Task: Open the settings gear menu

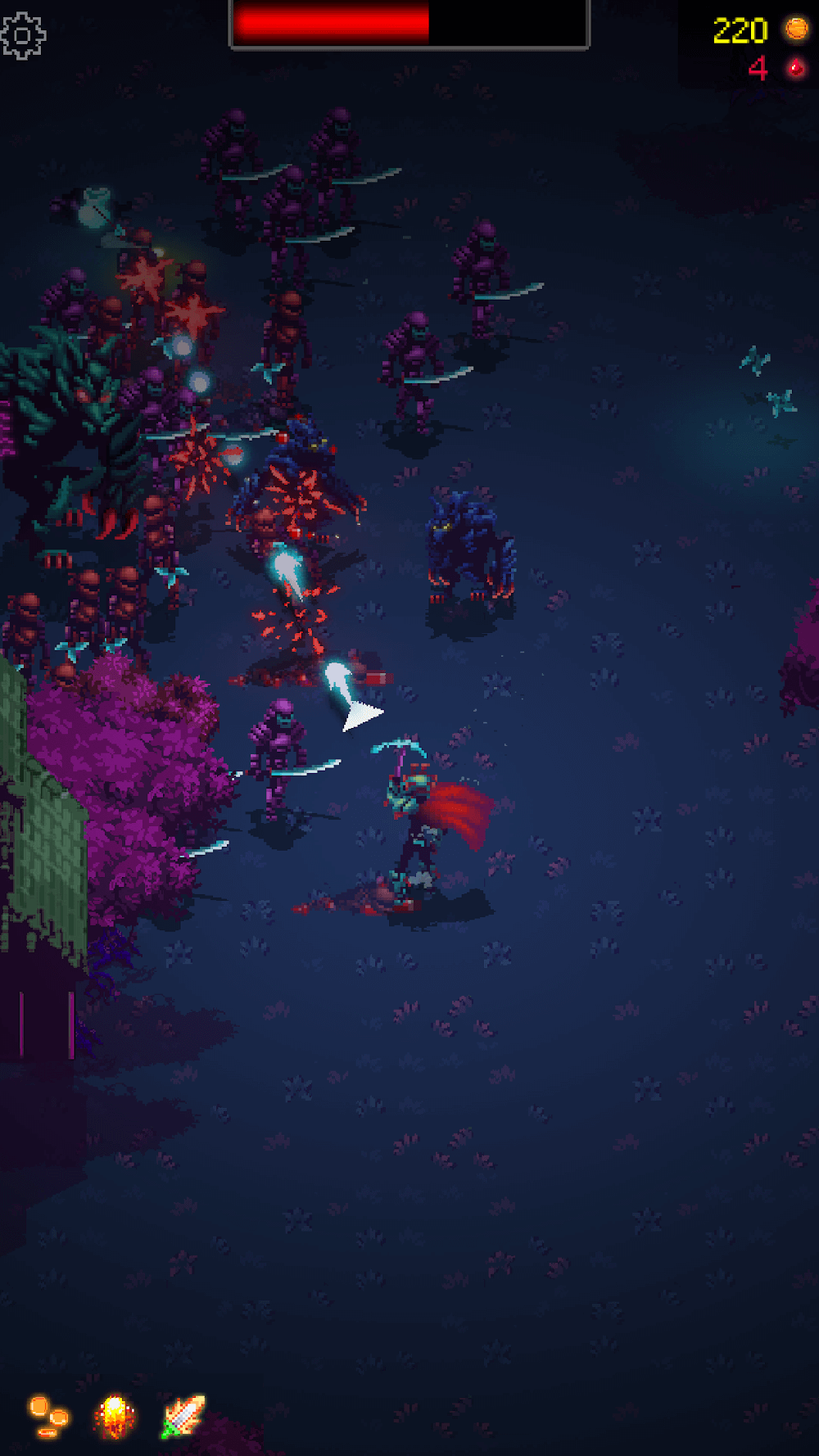Action: (x=23, y=35)
